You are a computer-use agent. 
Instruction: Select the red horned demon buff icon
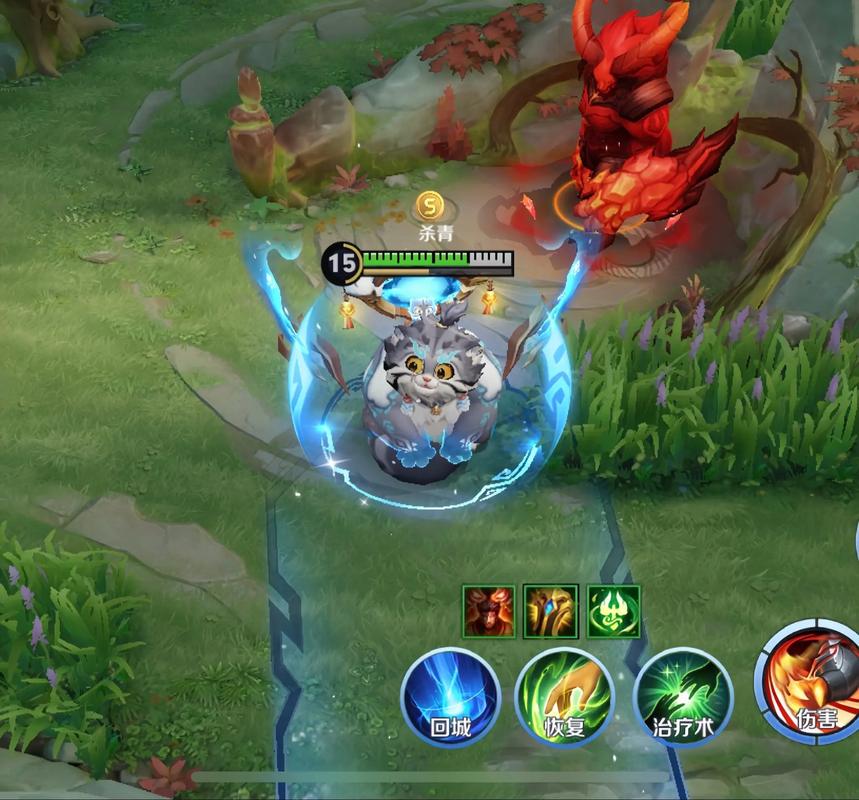click(x=489, y=611)
